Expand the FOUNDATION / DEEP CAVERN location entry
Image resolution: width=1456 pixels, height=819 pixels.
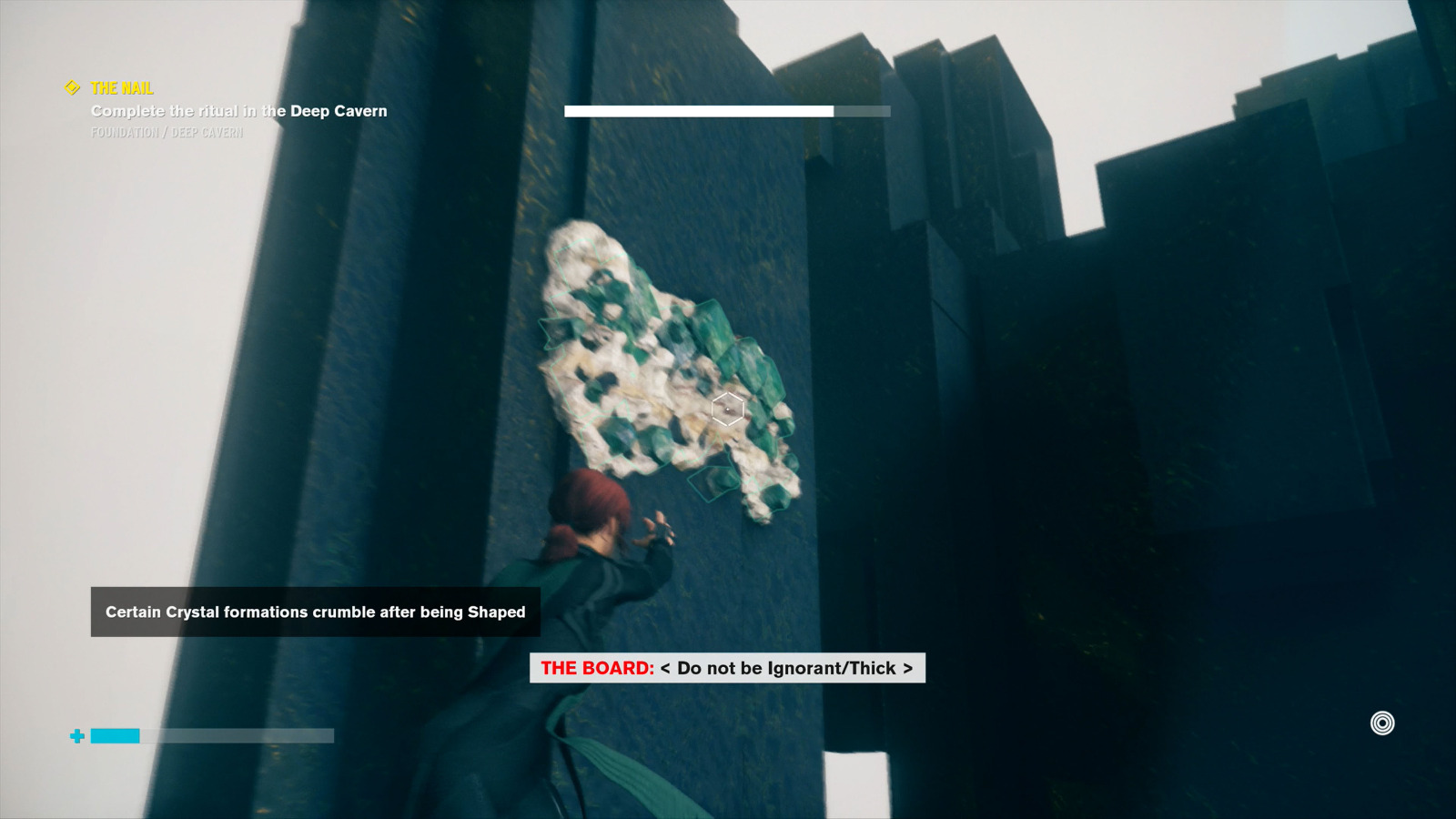coord(167,132)
